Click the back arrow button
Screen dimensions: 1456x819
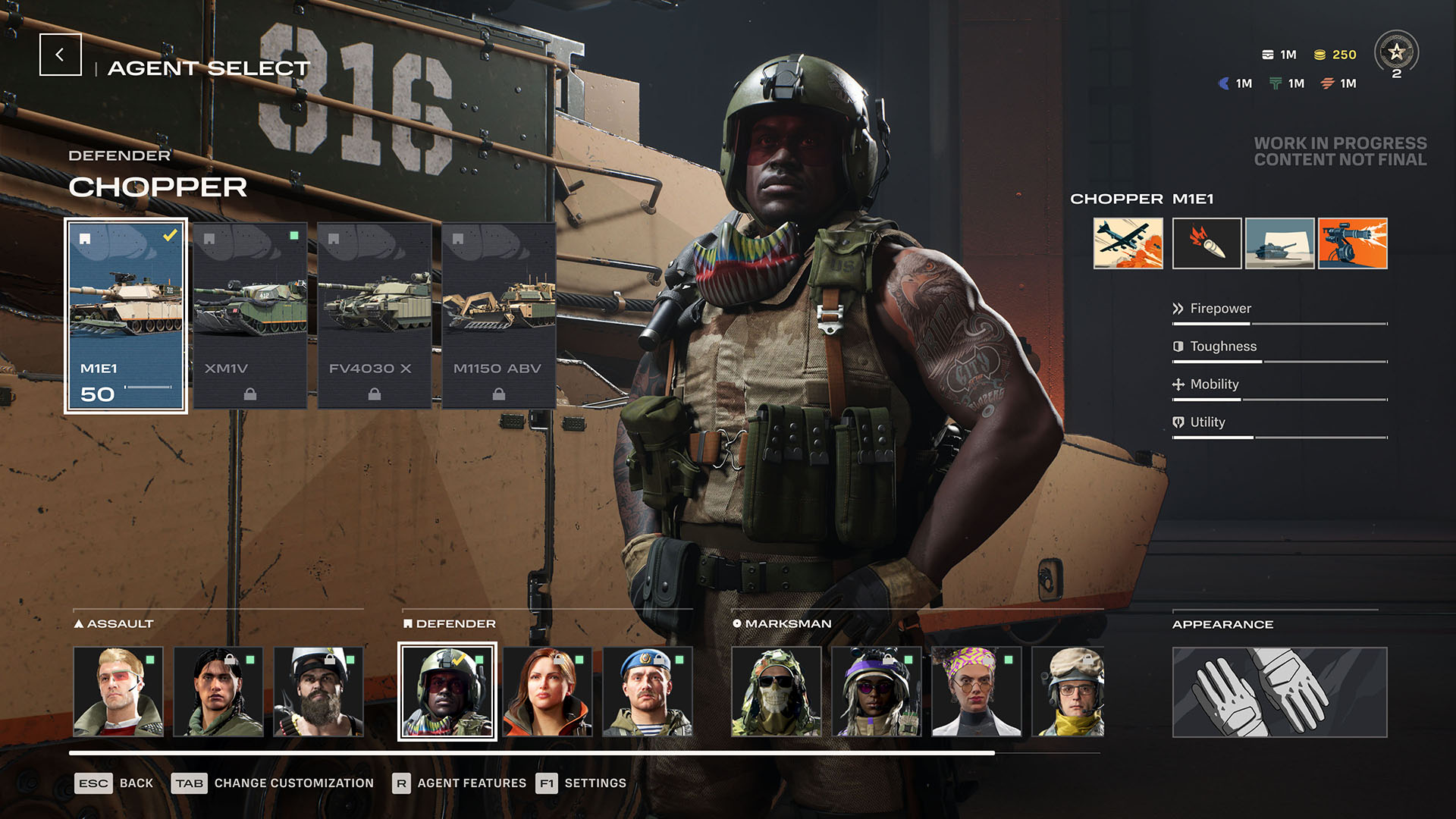click(61, 55)
